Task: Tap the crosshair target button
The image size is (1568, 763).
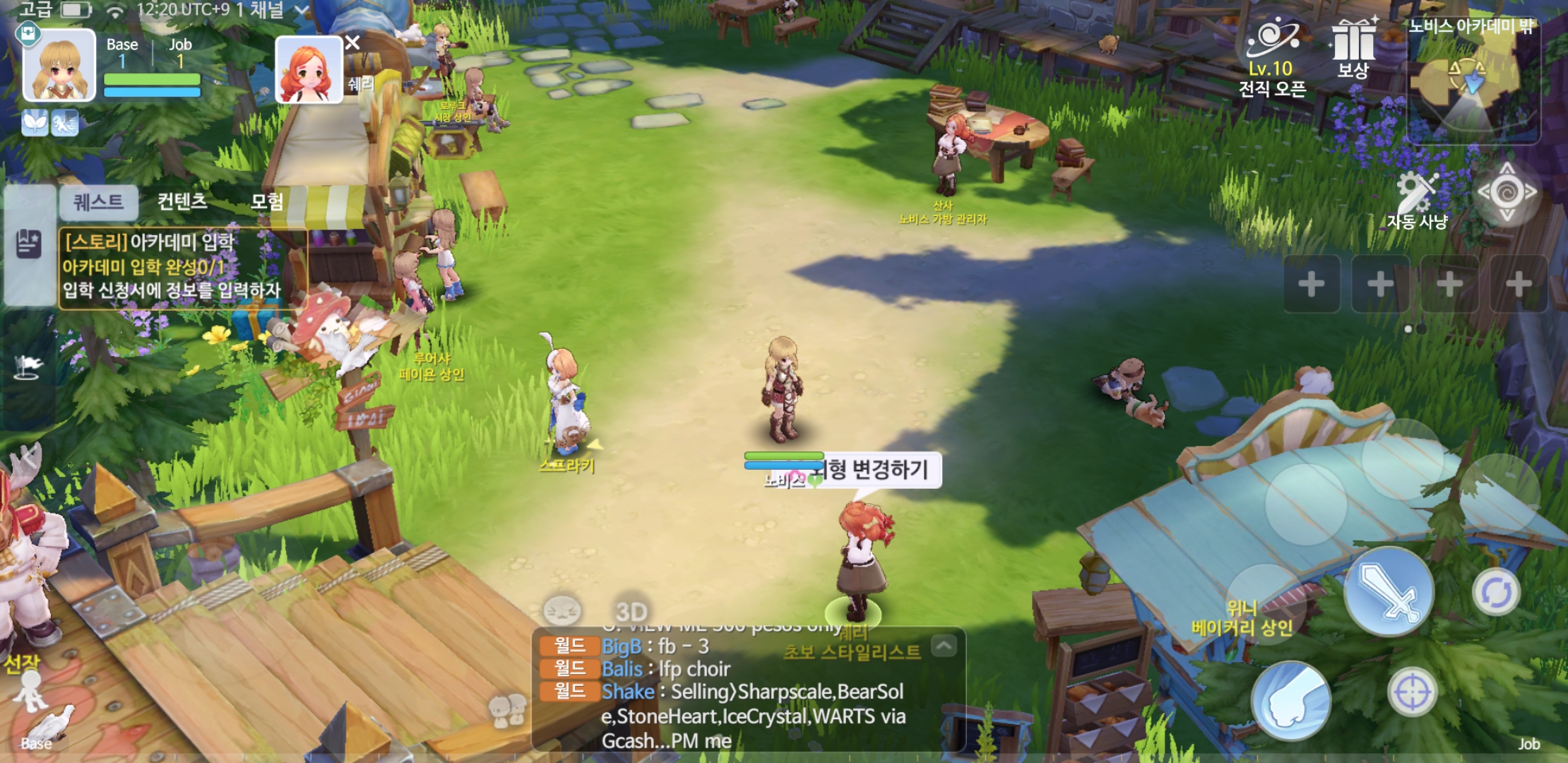Action: tap(1412, 692)
